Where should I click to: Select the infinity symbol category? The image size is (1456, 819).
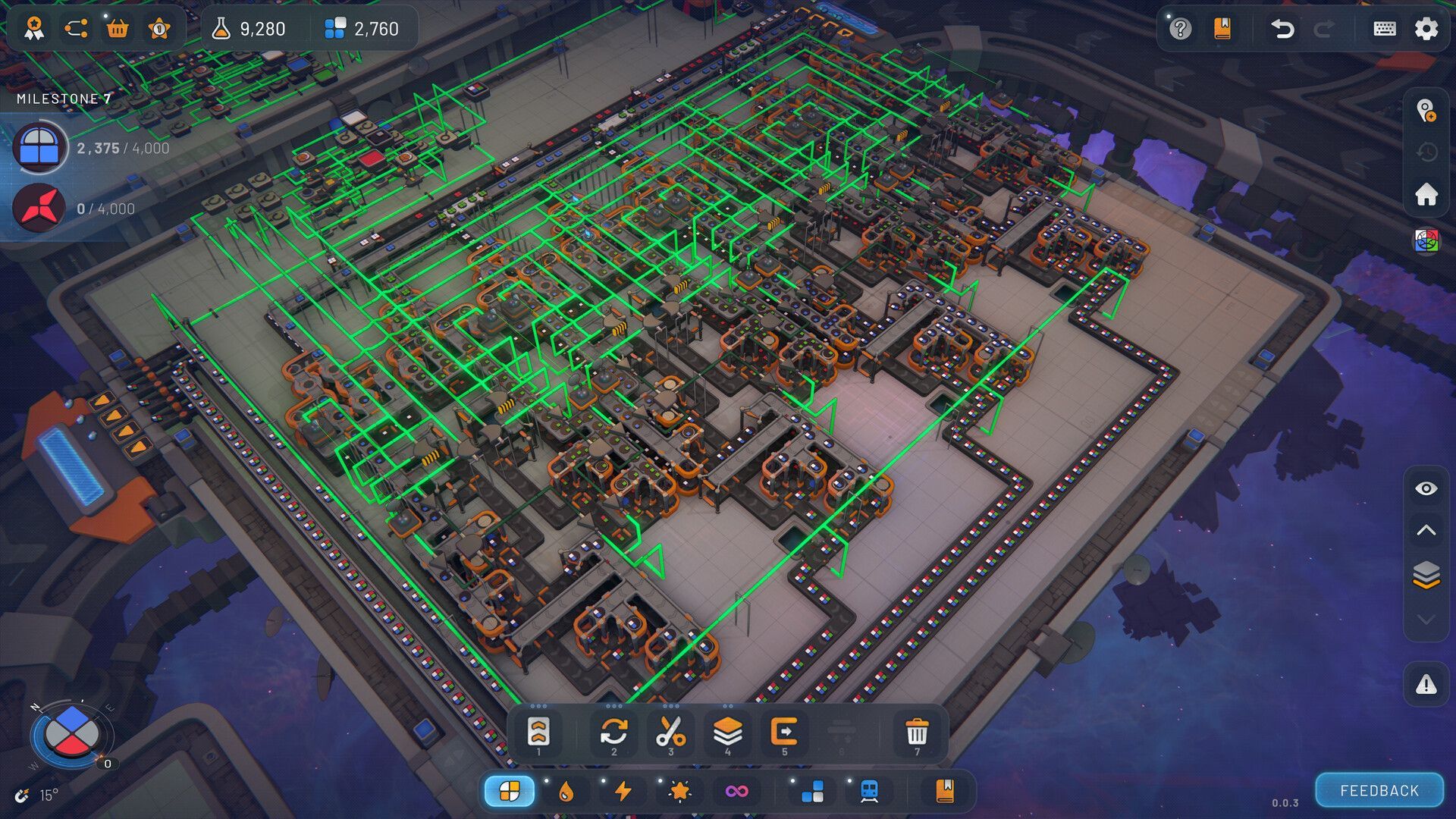coord(736,791)
